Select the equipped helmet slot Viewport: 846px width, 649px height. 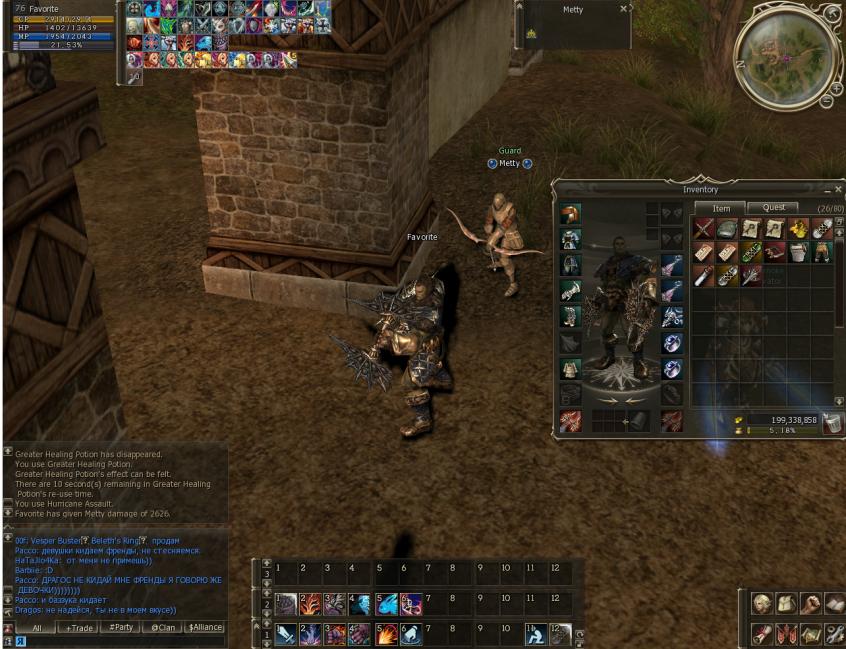coord(571,265)
